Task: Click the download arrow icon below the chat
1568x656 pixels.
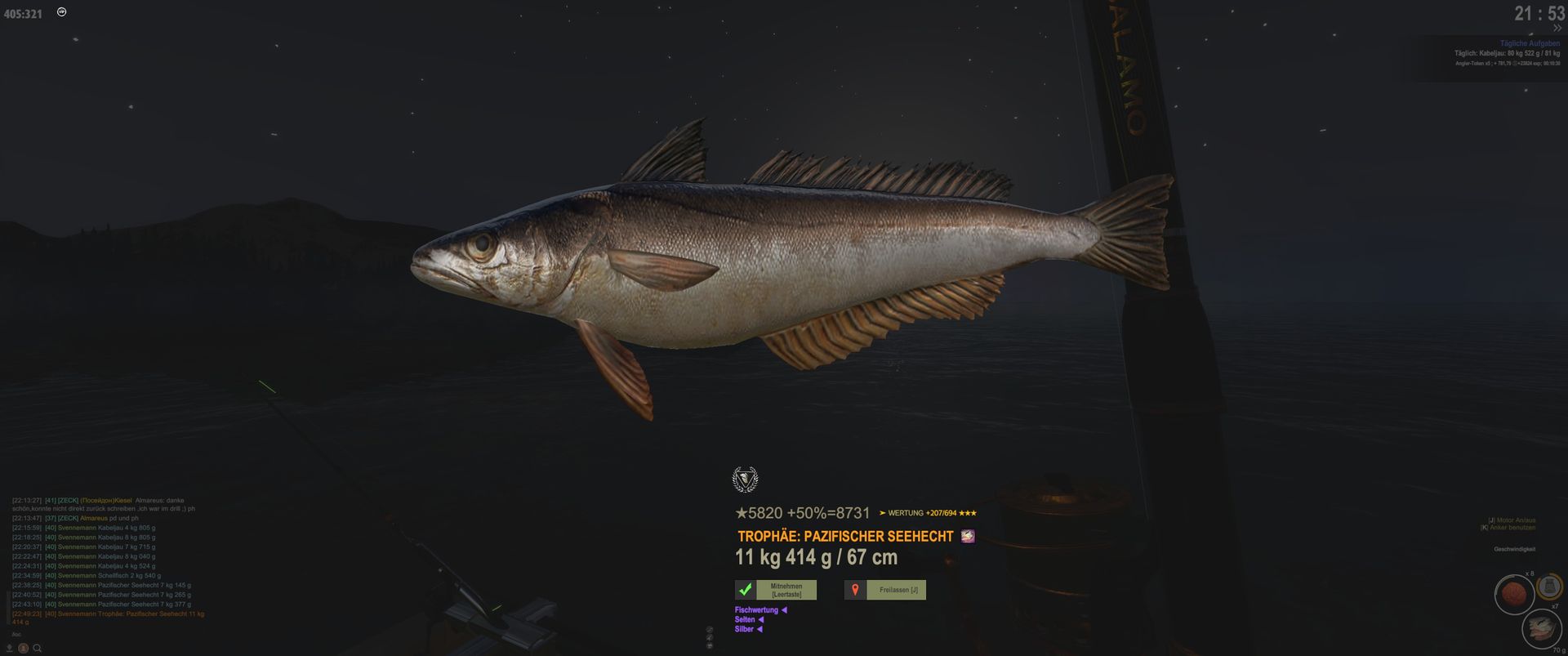Action: point(10,649)
